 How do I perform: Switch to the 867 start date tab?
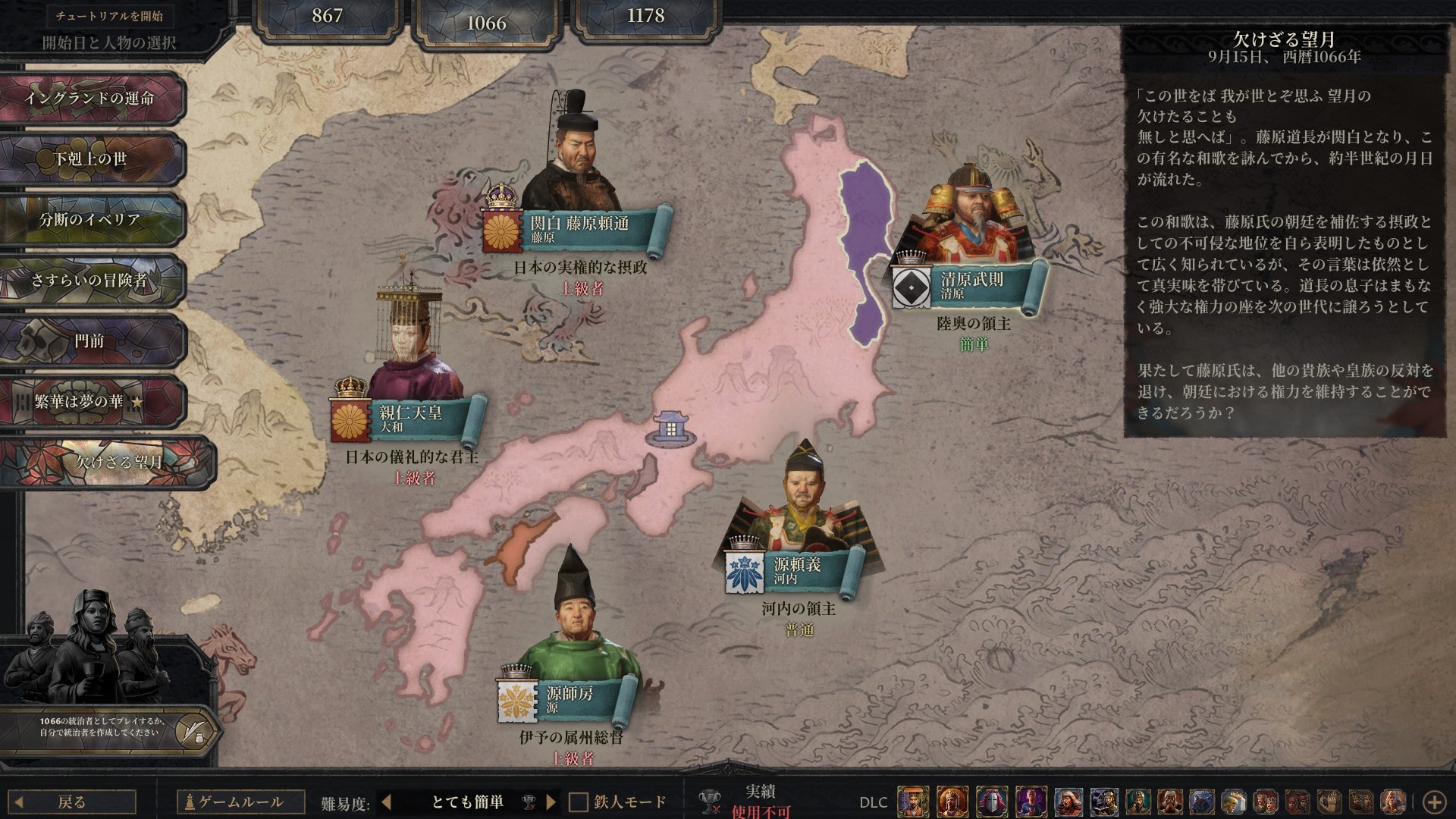click(x=326, y=15)
